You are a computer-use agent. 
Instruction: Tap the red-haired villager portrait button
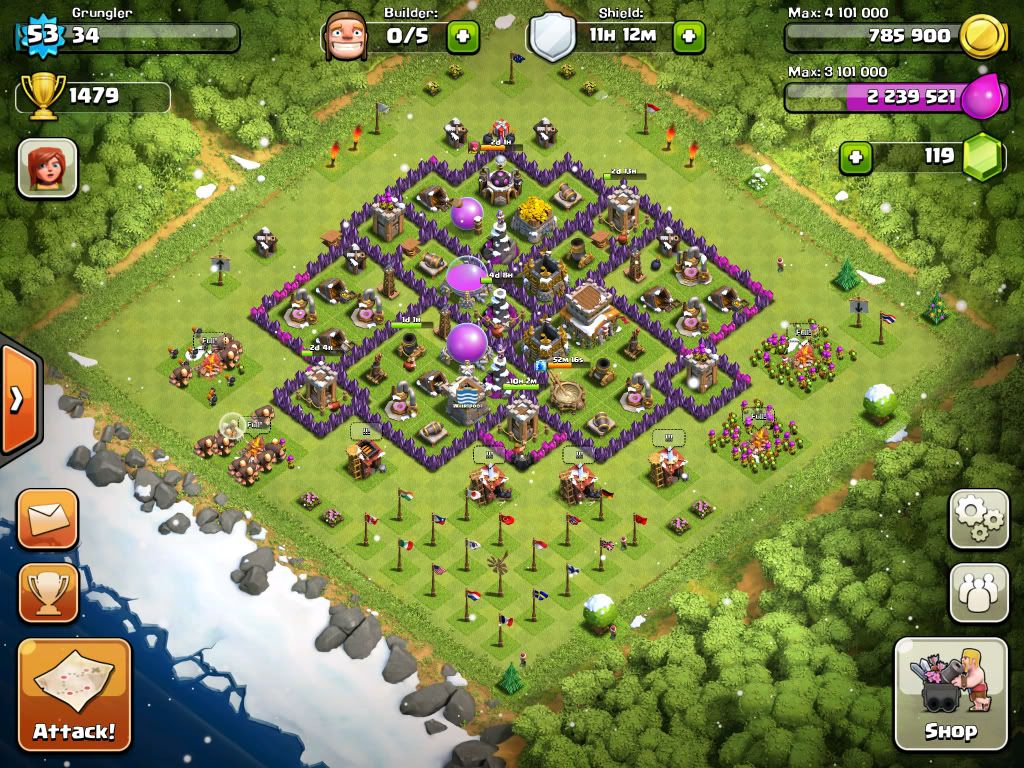(x=47, y=167)
